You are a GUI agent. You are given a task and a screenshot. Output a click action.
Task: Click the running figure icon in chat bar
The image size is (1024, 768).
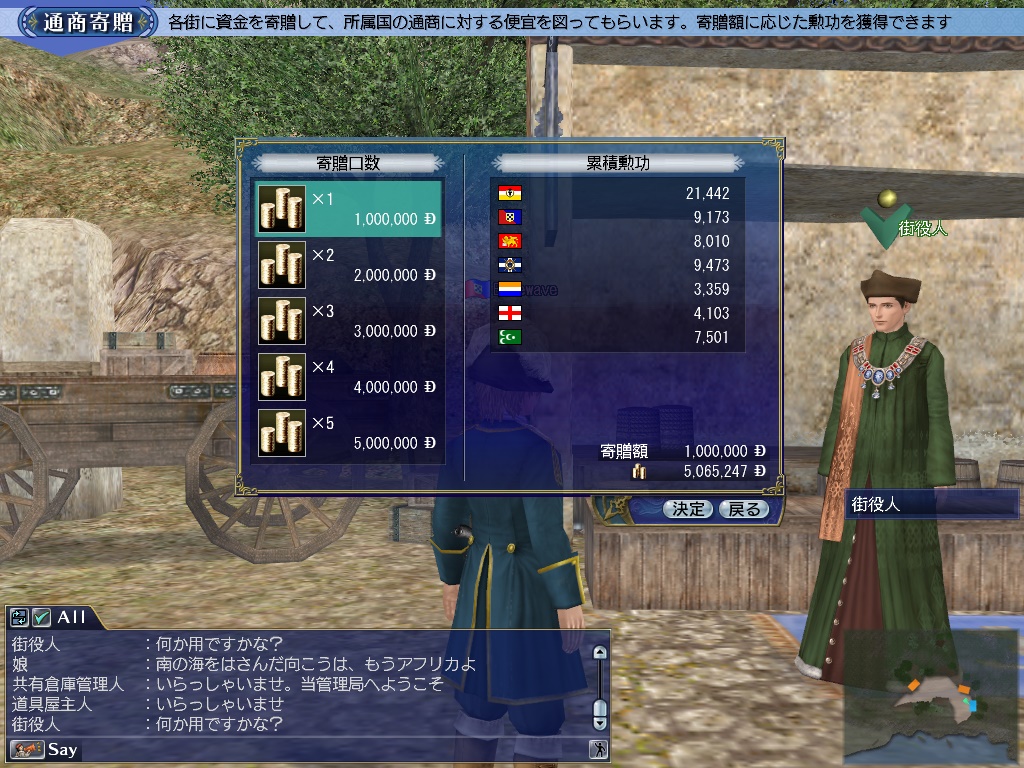(x=598, y=749)
